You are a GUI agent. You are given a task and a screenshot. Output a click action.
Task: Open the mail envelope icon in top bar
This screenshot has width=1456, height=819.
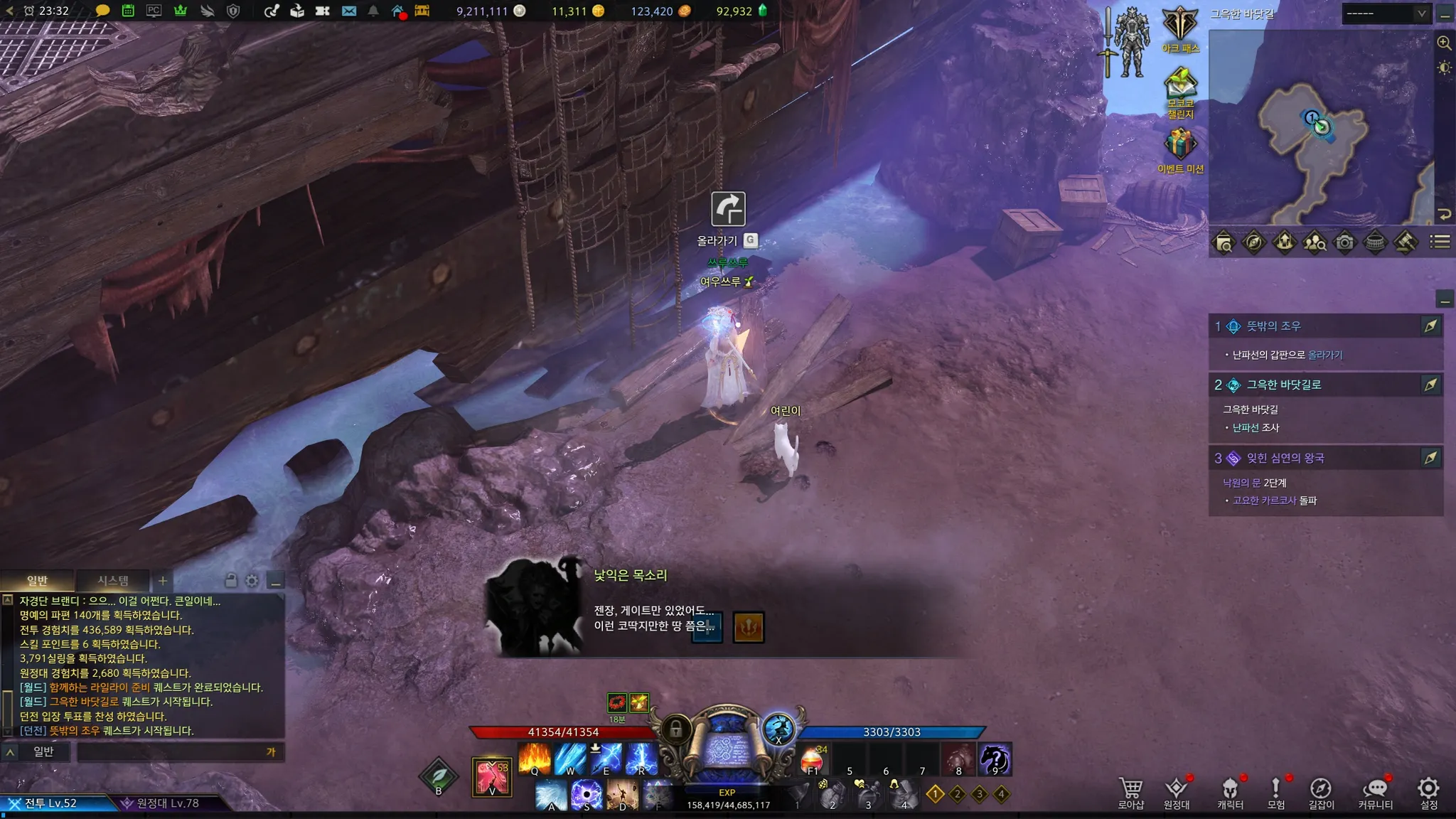348,11
